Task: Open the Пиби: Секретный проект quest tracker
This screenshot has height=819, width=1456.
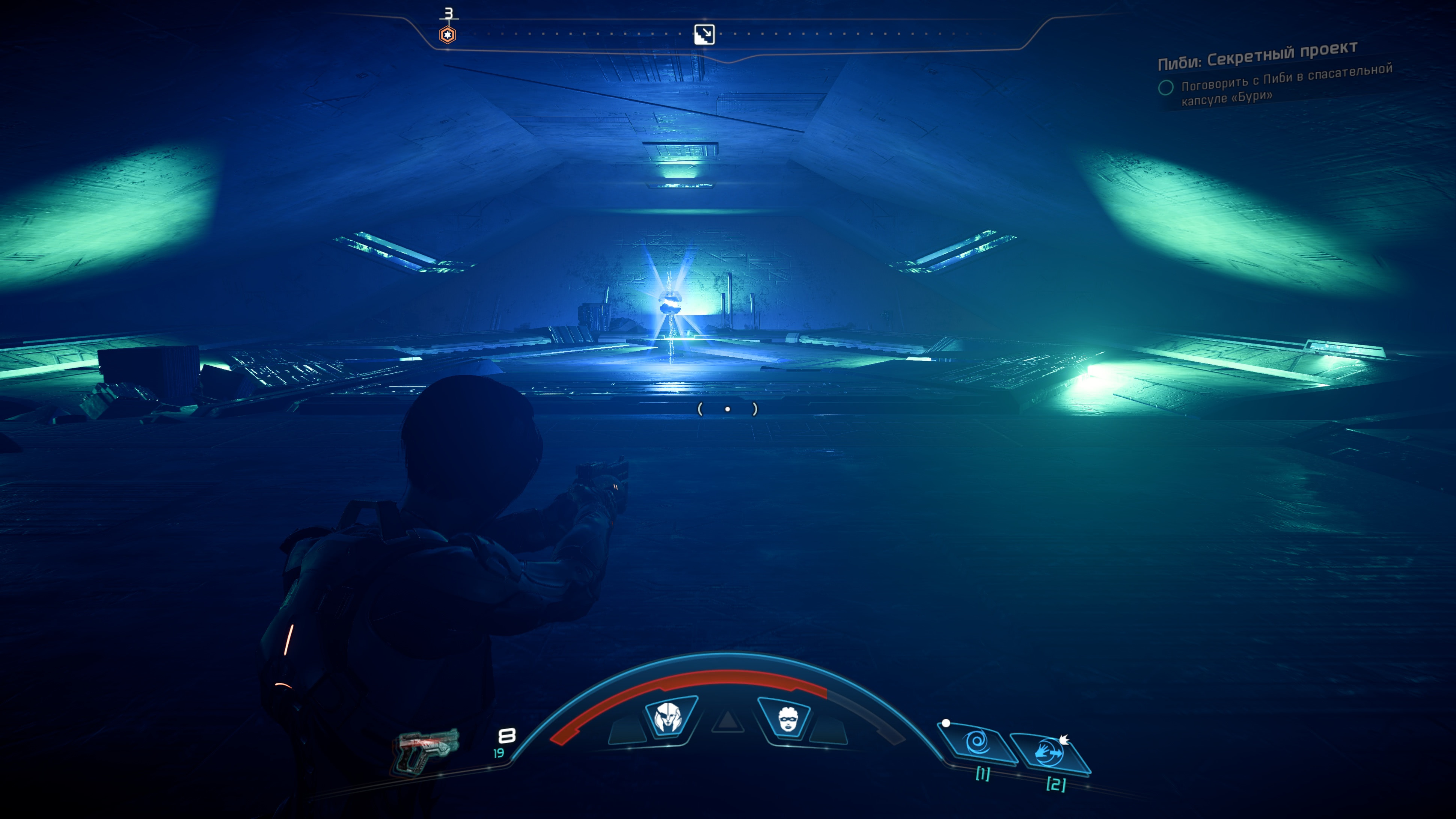Action: pyautogui.click(x=1257, y=57)
